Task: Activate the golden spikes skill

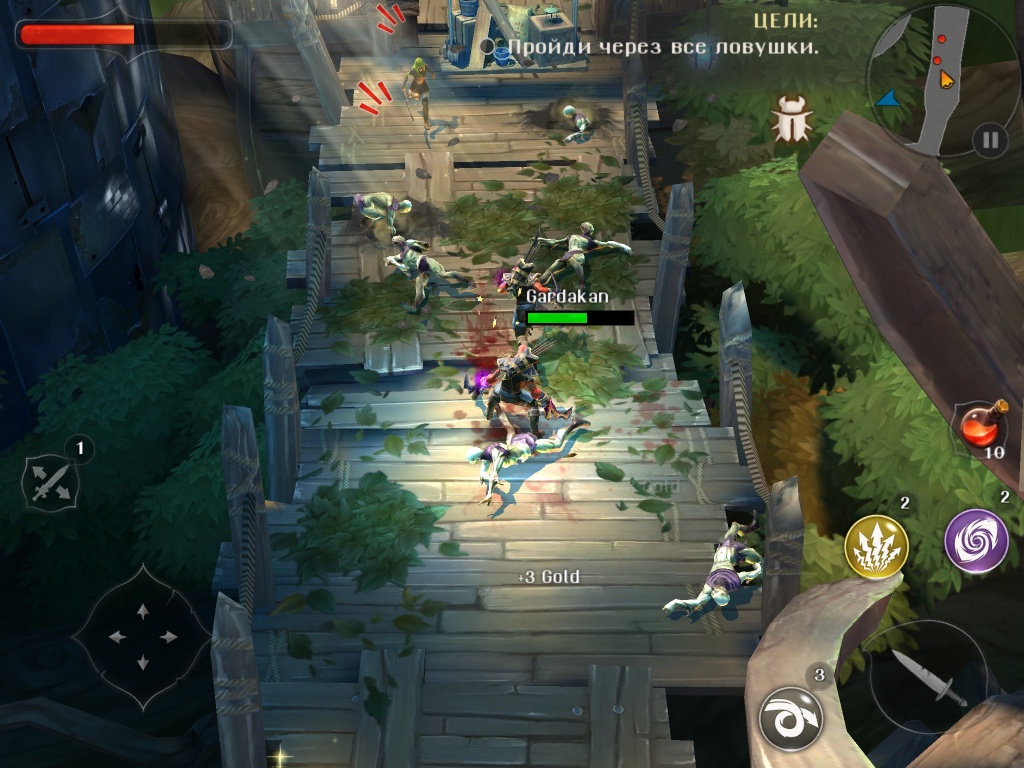Action: (x=876, y=547)
